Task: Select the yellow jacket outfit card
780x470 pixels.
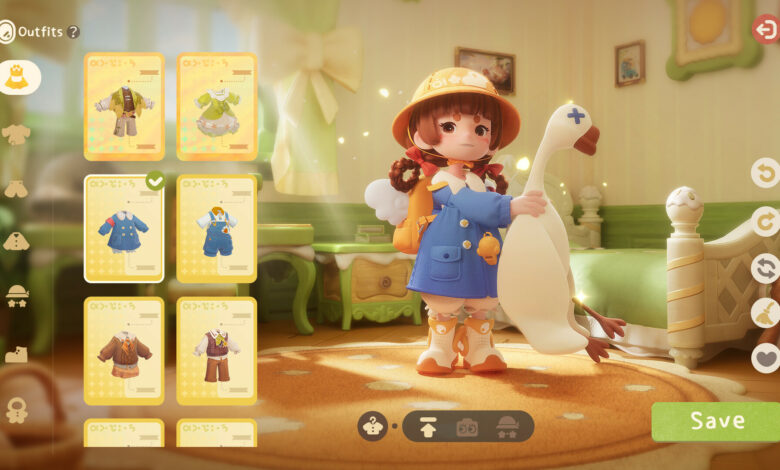Action: [124, 106]
